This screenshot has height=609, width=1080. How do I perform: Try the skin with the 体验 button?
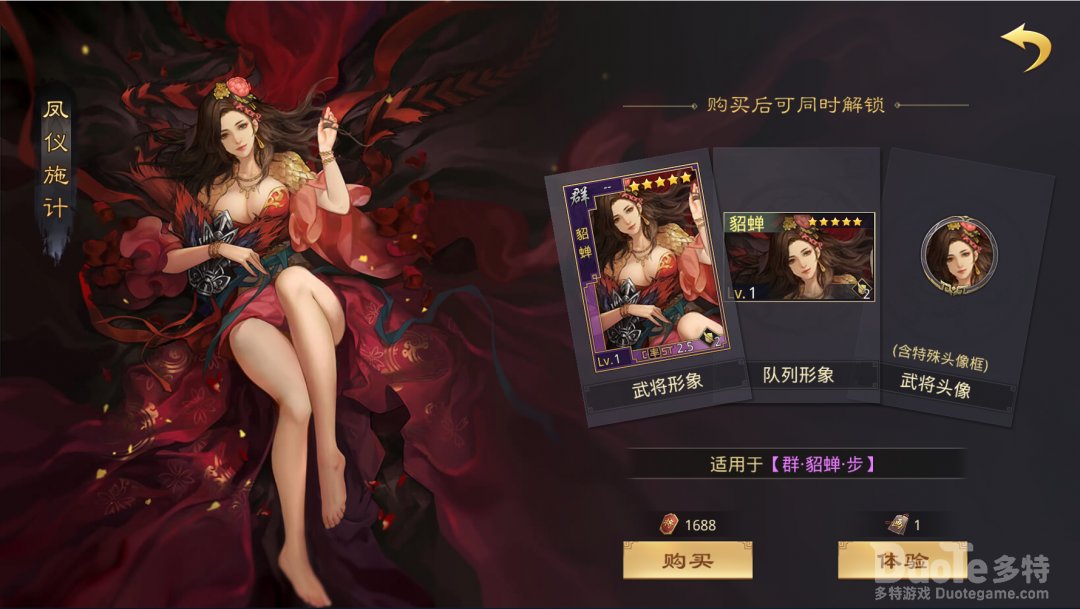tap(901, 560)
